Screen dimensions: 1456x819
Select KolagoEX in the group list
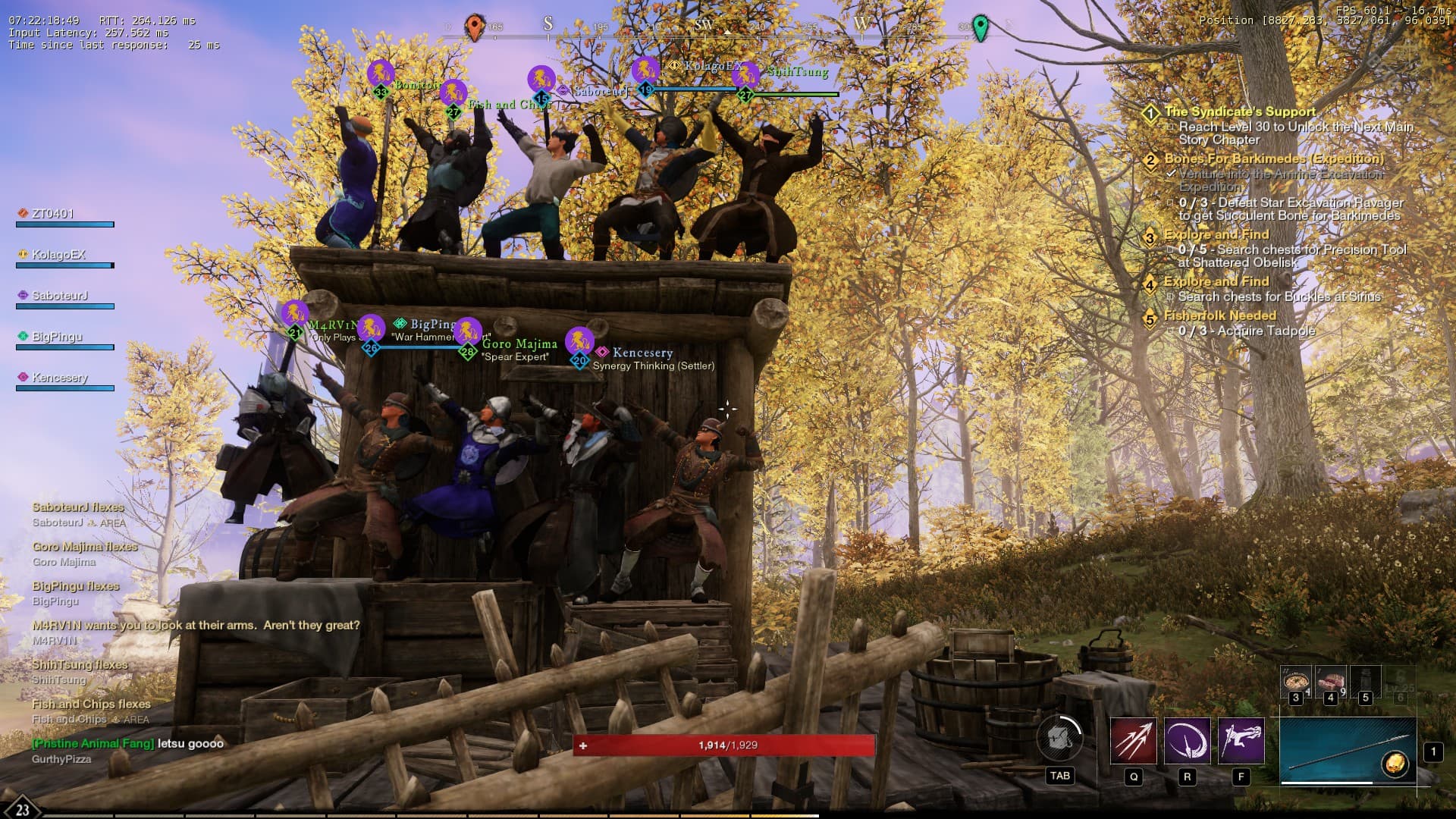click(58, 255)
